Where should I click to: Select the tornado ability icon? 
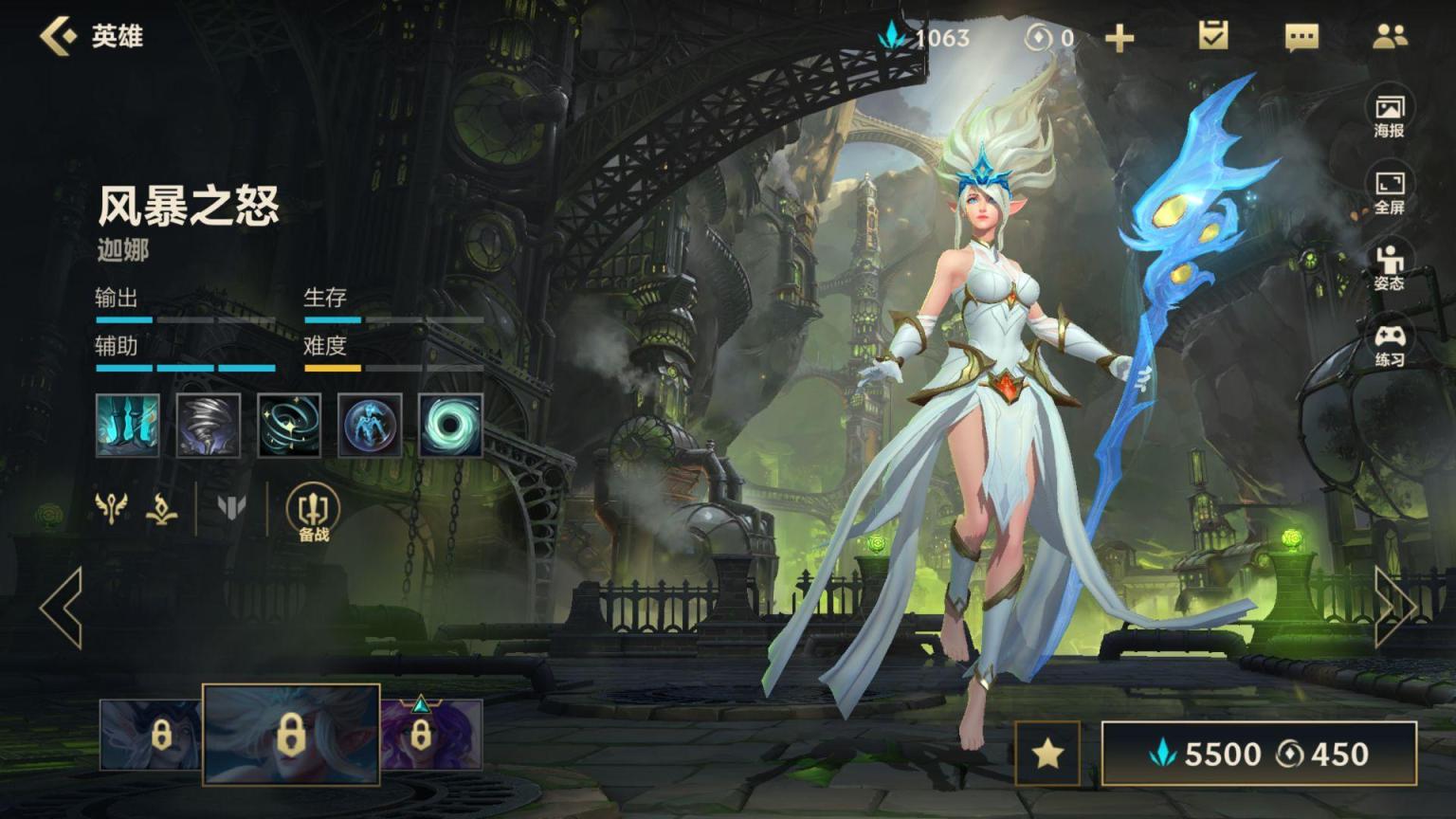pyautogui.click(x=209, y=426)
